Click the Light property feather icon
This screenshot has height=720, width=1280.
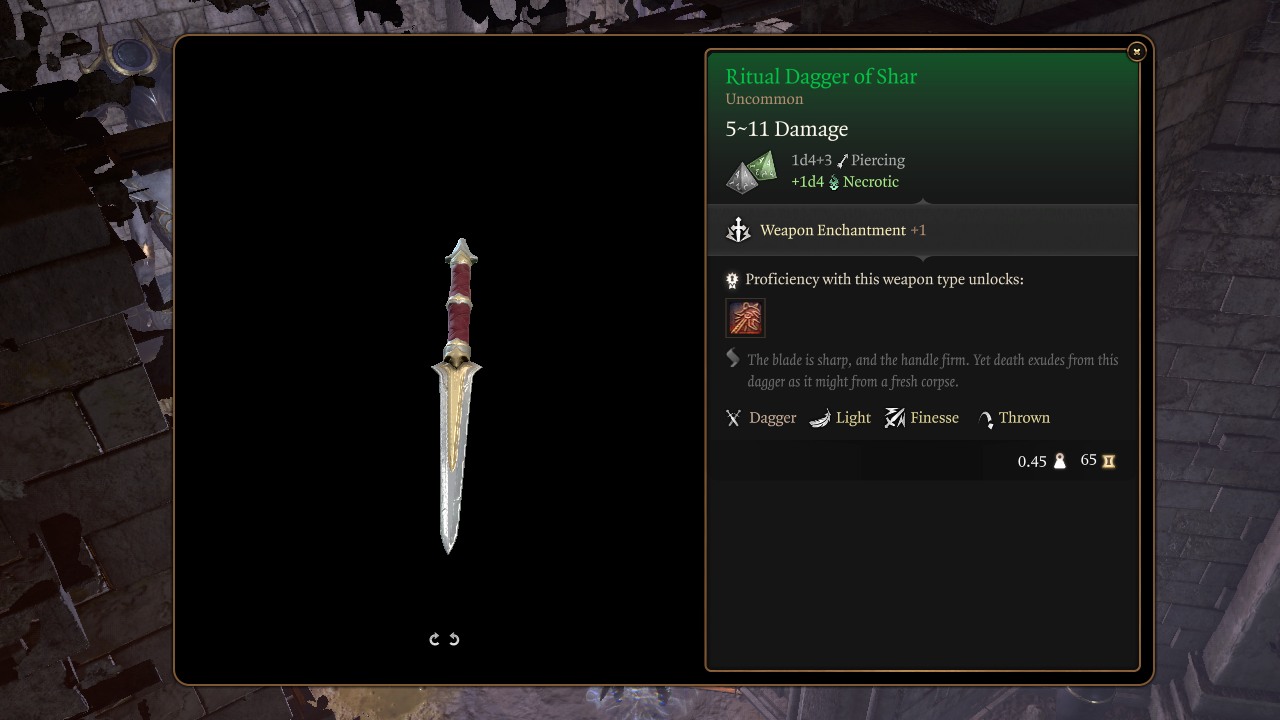(822, 418)
